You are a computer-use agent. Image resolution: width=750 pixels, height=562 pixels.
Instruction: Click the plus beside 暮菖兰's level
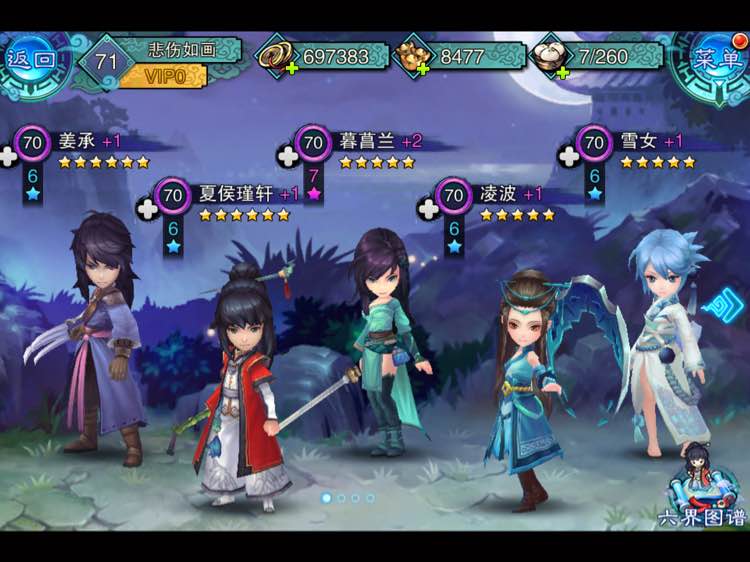(289, 156)
